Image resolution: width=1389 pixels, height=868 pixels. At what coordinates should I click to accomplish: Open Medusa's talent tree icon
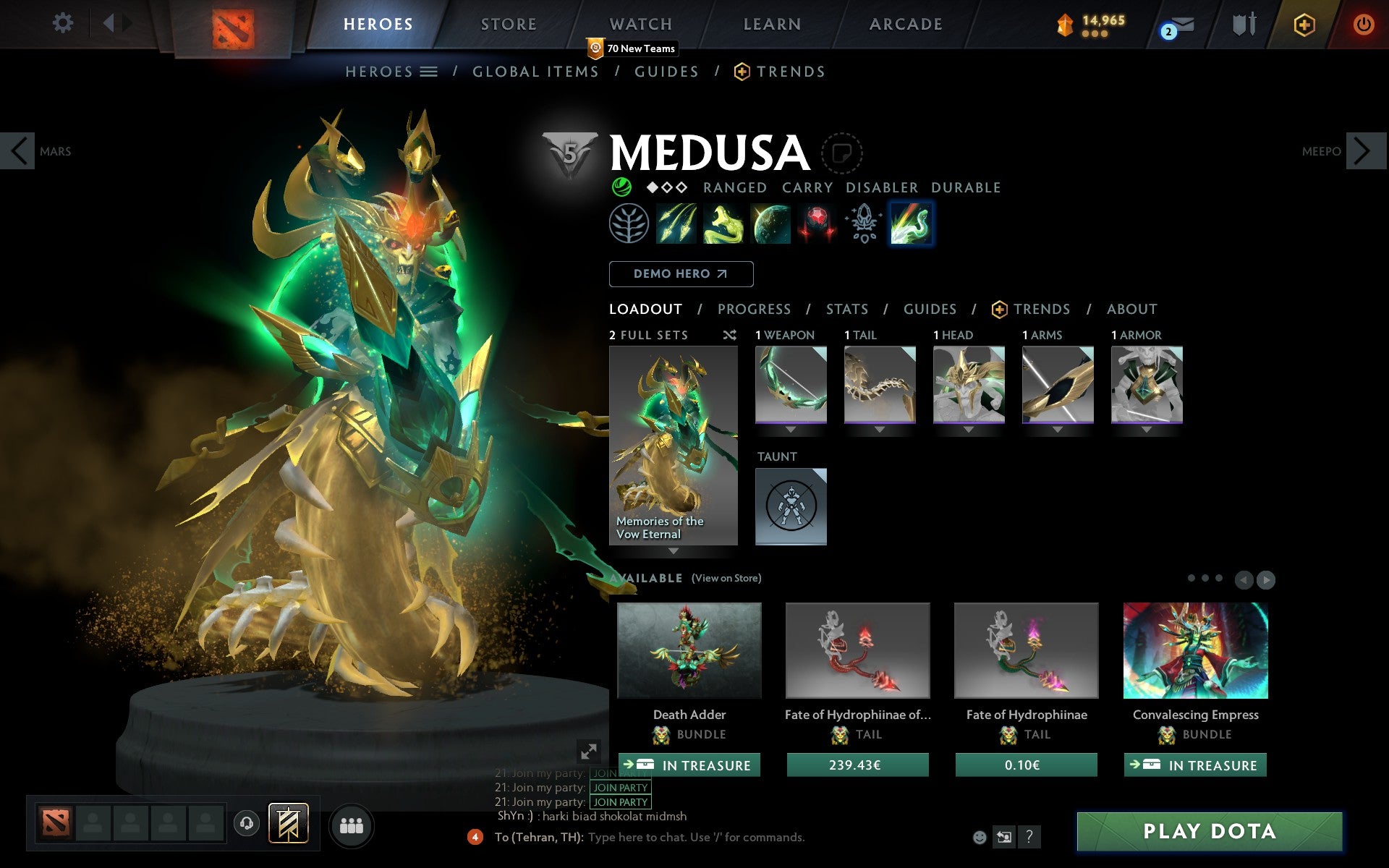628,224
